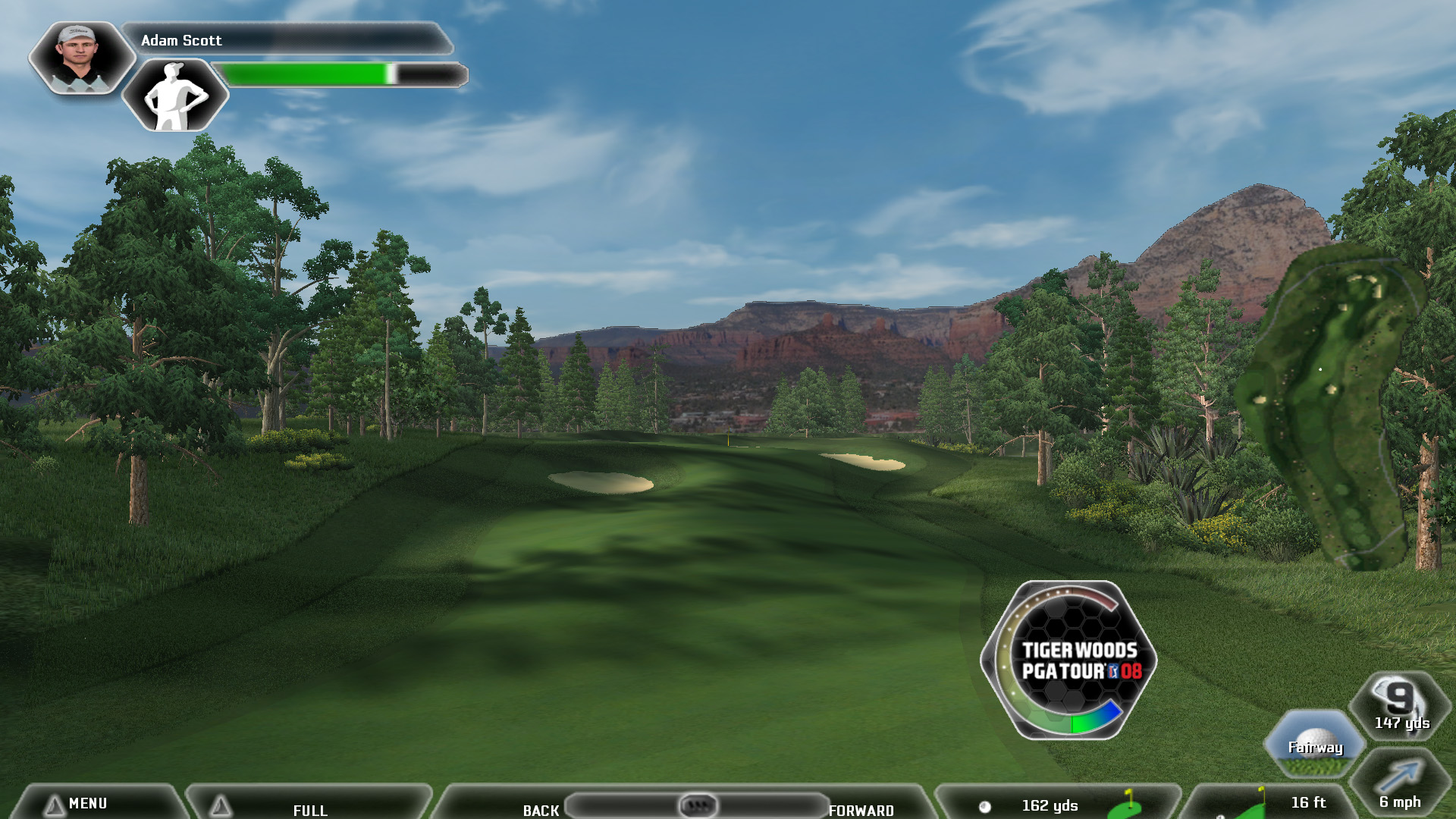Open the MENU button
The width and height of the screenshot is (1456, 819).
pyautogui.click(x=87, y=803)
